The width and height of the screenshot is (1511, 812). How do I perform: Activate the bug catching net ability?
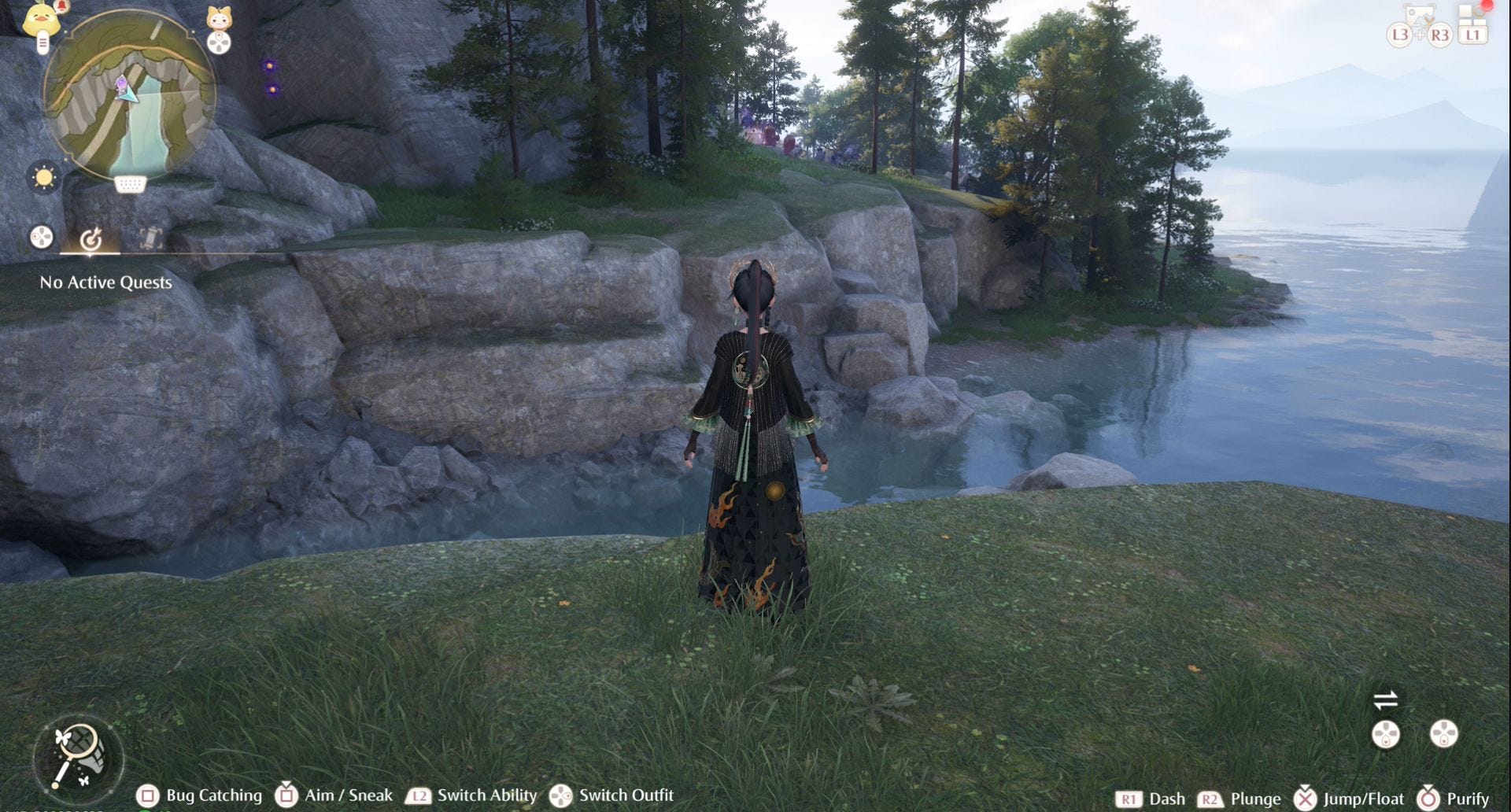click(78, 757)
